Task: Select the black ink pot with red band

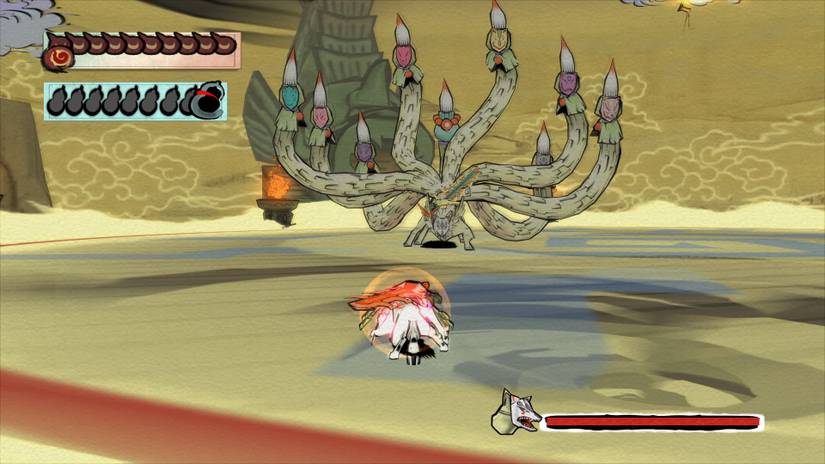Action: pos(209,100)
